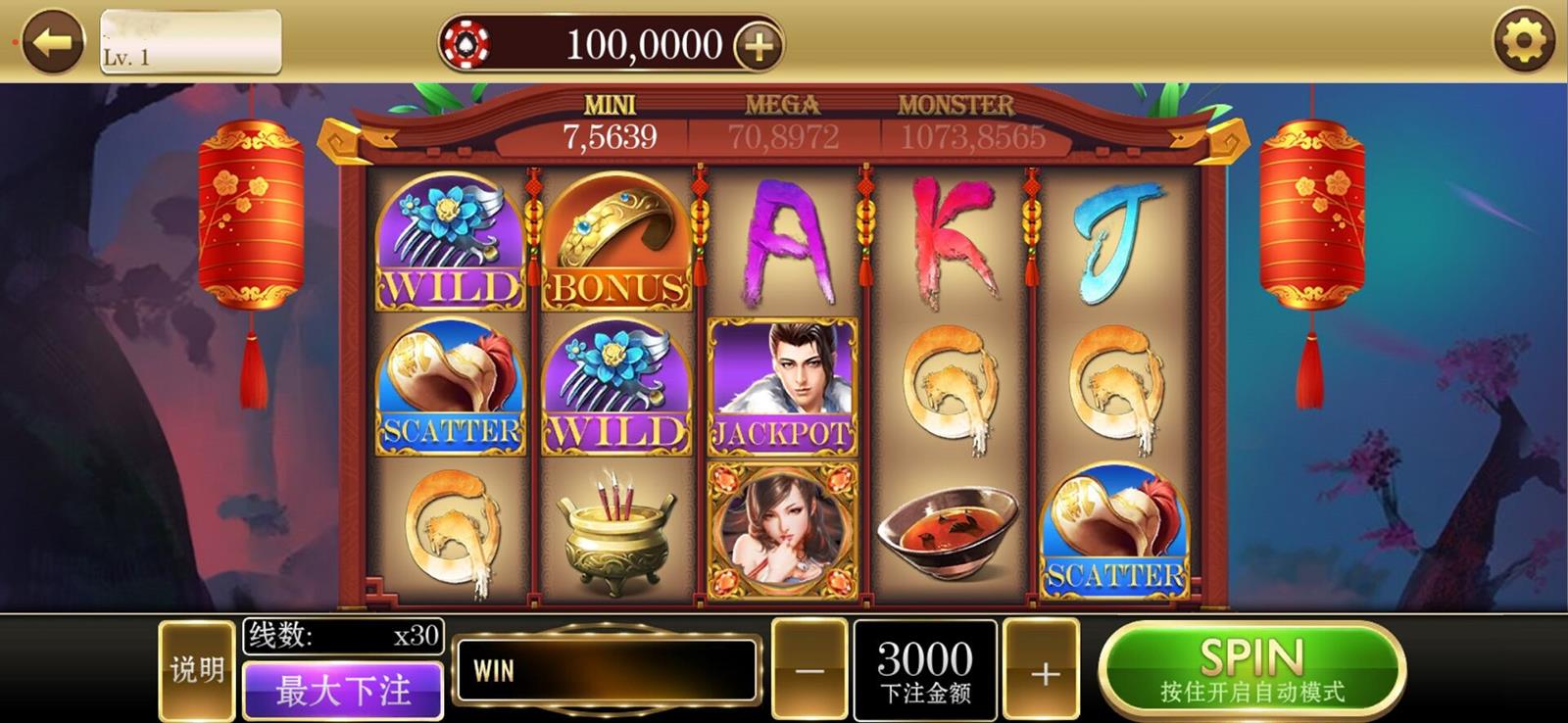Open the 说明 help button
Image resolution: width=1568 pixels, height=723 pixels.
[197, 670]
